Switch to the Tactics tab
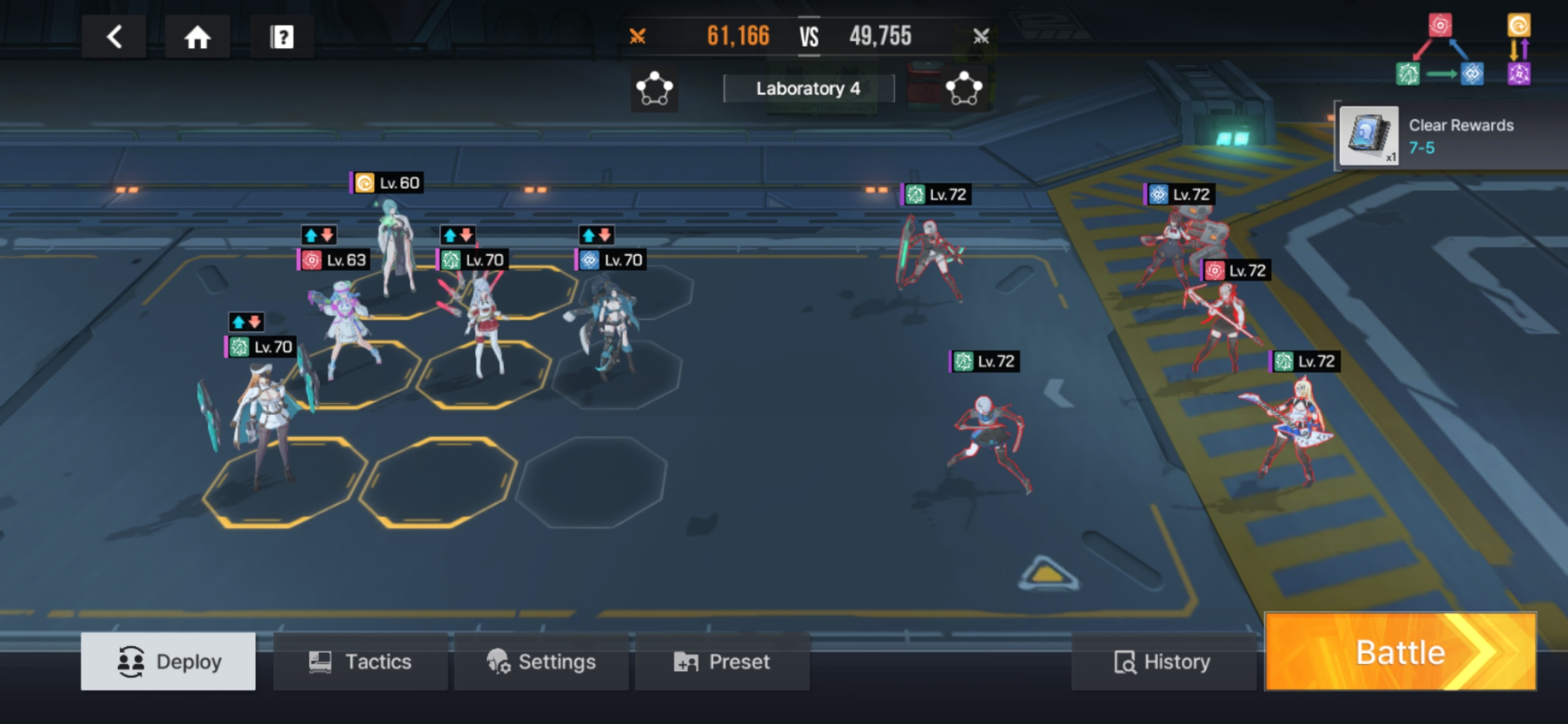The image size is (1568, 724). tap(361, 662)
